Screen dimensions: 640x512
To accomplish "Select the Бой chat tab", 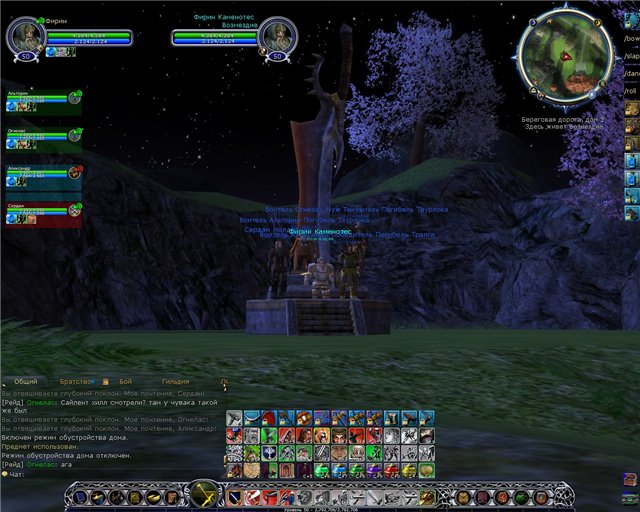I will [126, 381].
